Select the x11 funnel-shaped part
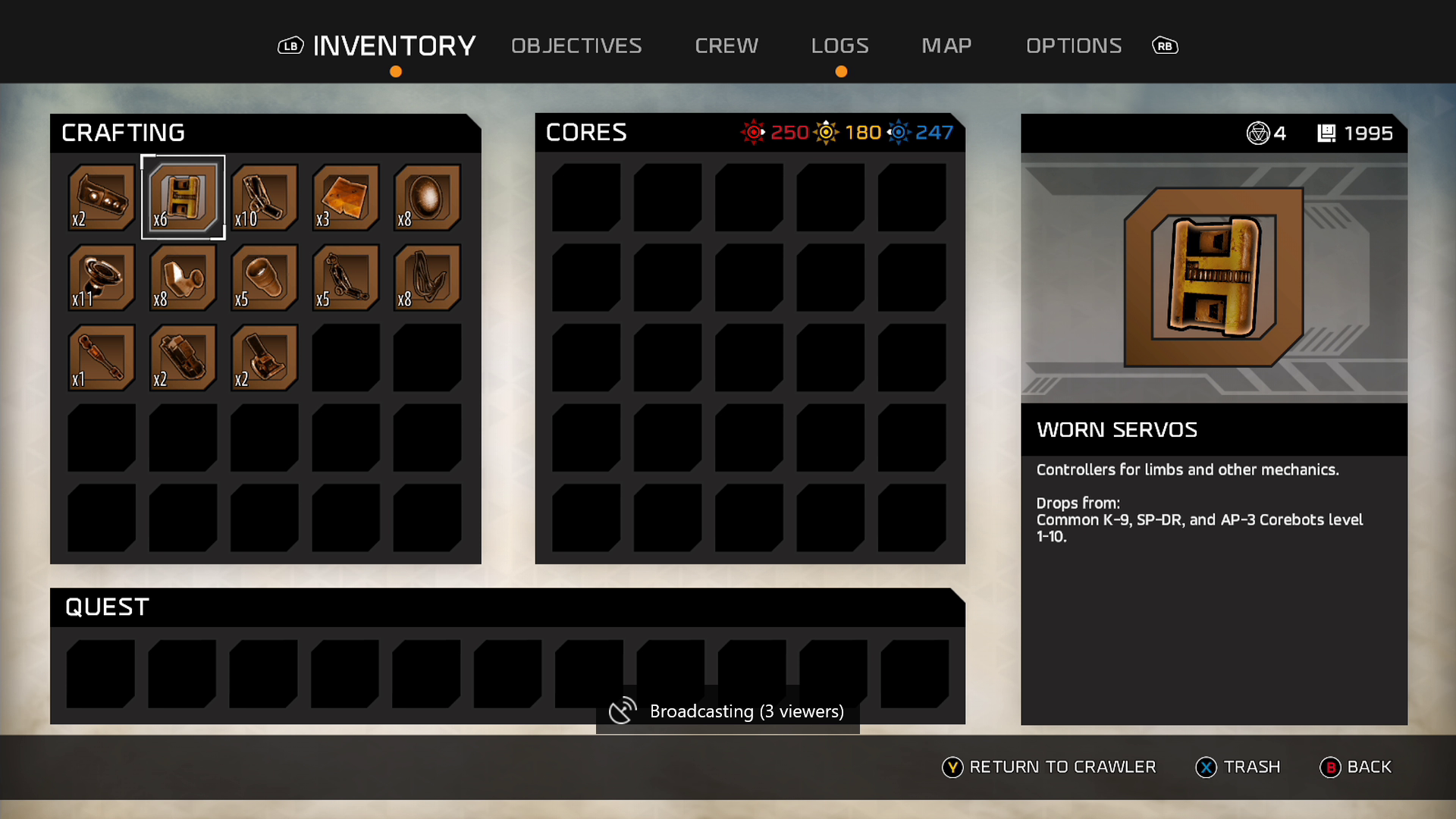Screen dimensions: 1456x819 (102, 278)
